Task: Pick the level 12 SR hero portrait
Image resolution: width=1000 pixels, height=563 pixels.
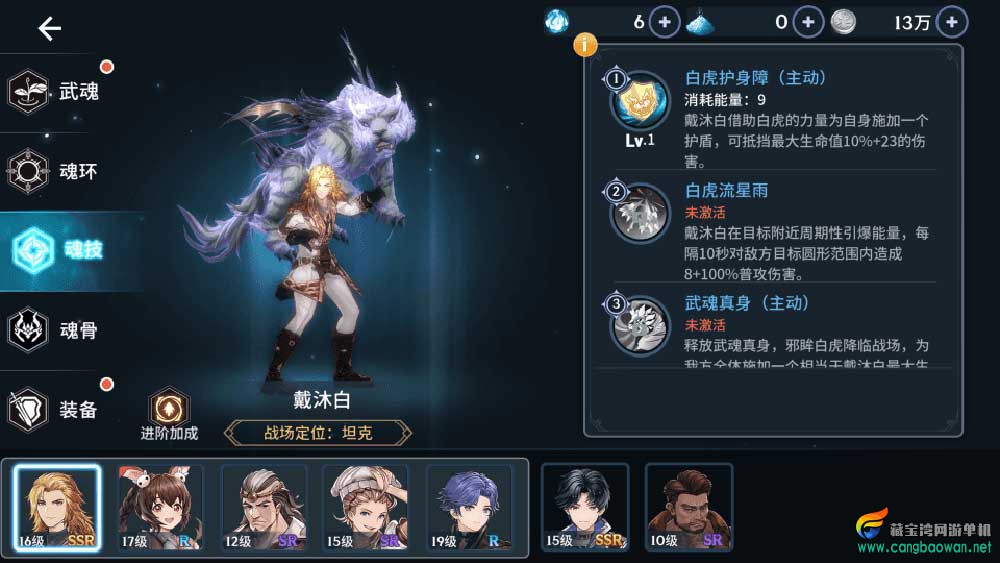Action: (264, 509)
